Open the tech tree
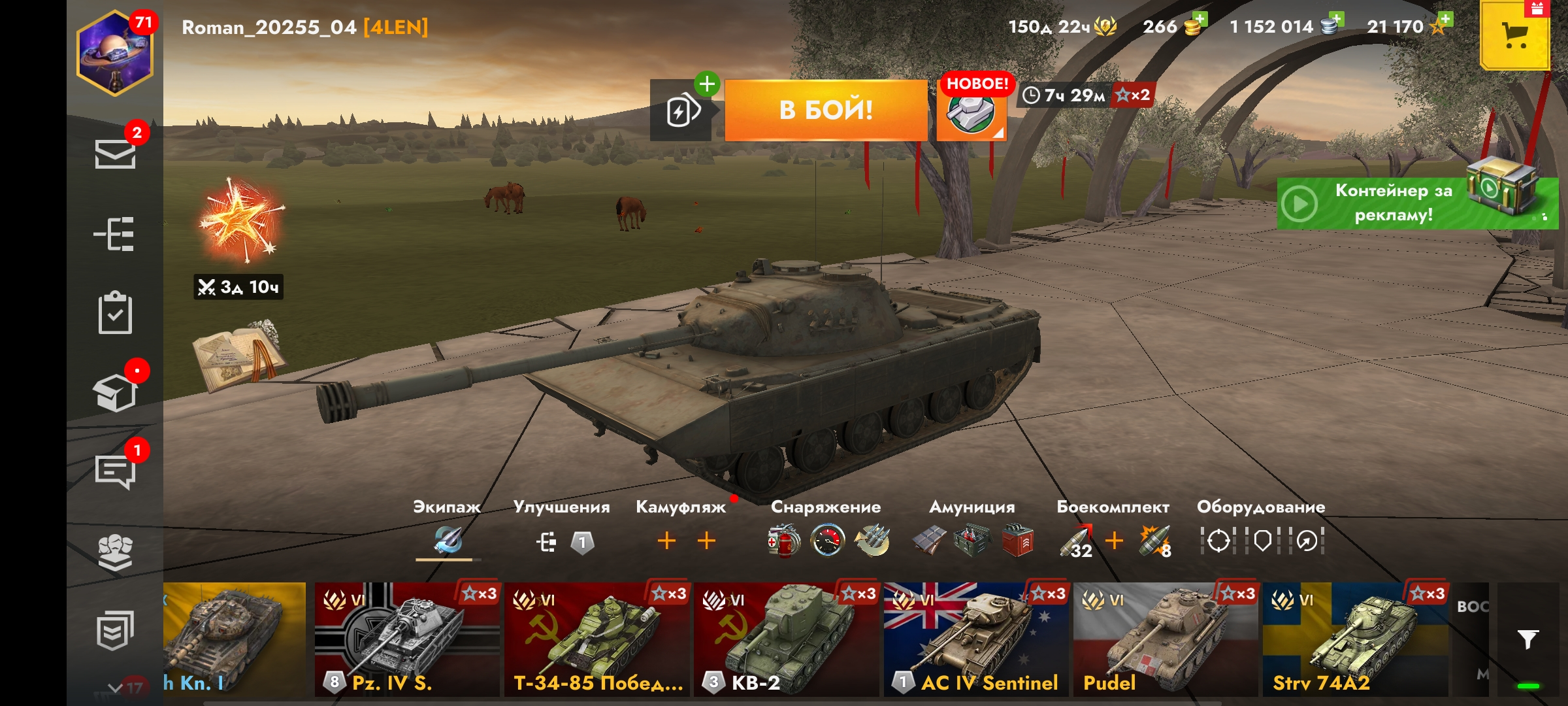This screenshot has height=706, width=1568. pyautogui.click(x=115, y=234)
